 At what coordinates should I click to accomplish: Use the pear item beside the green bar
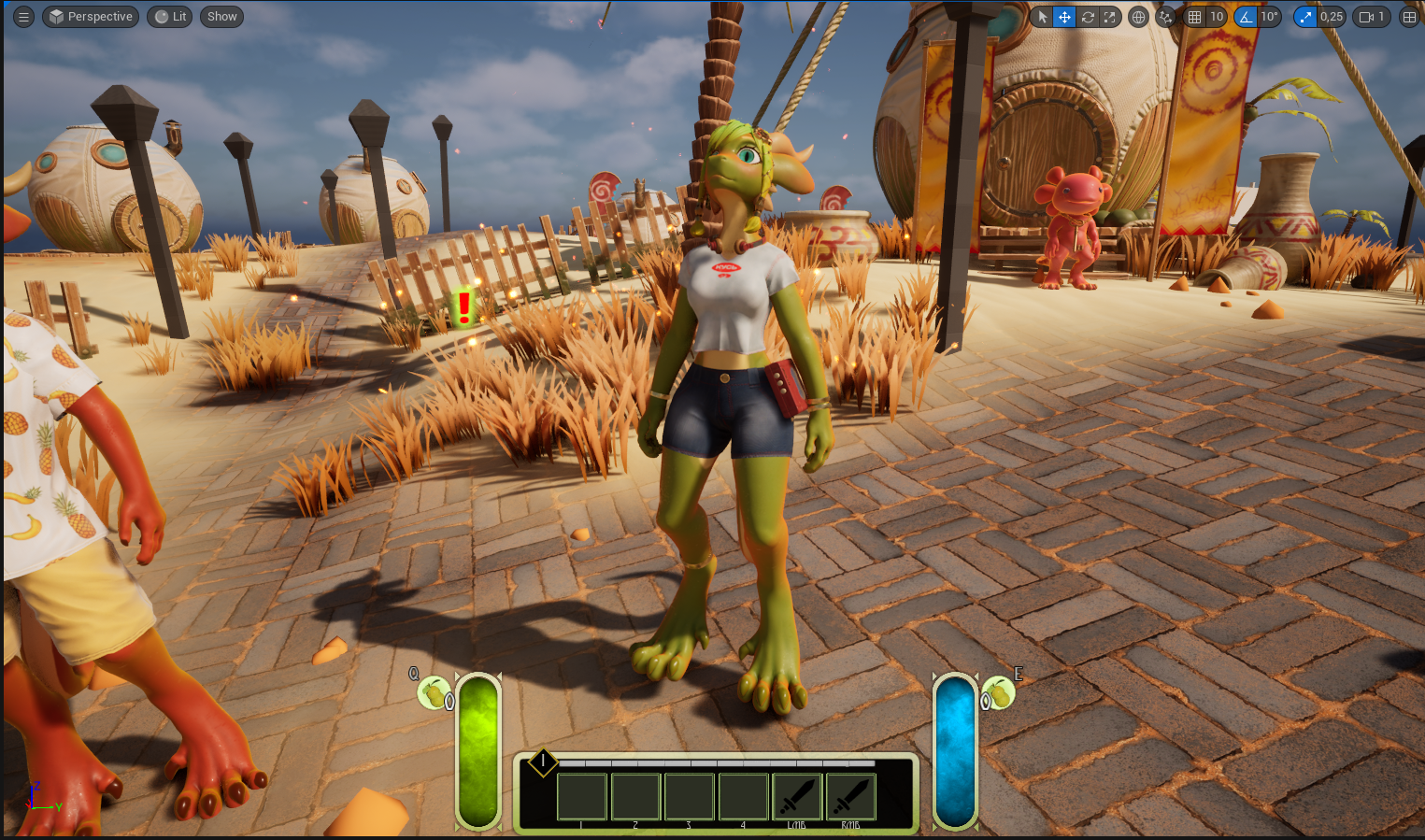[x=434, y=693]
